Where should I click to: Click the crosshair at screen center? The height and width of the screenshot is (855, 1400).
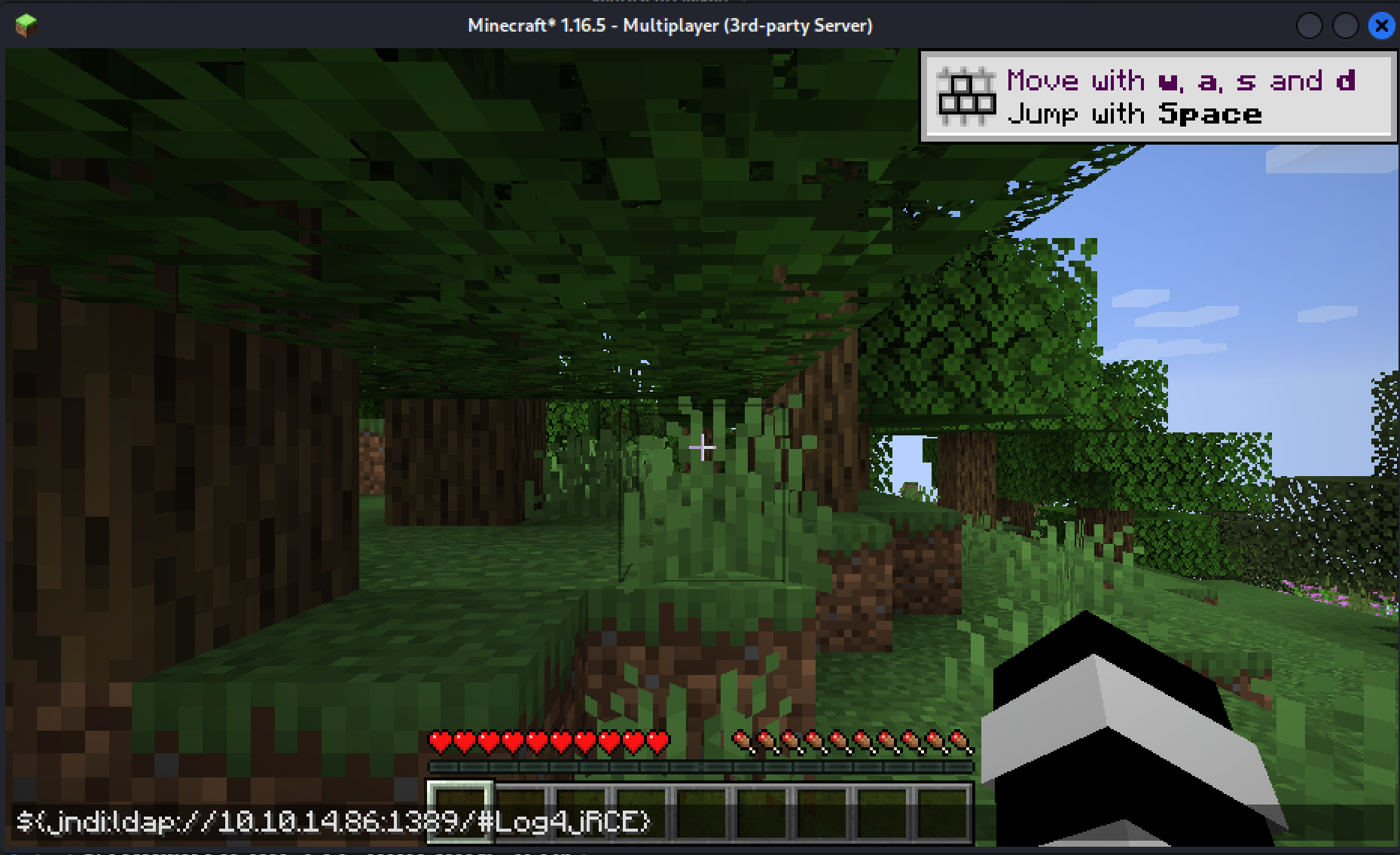[702, 447]
